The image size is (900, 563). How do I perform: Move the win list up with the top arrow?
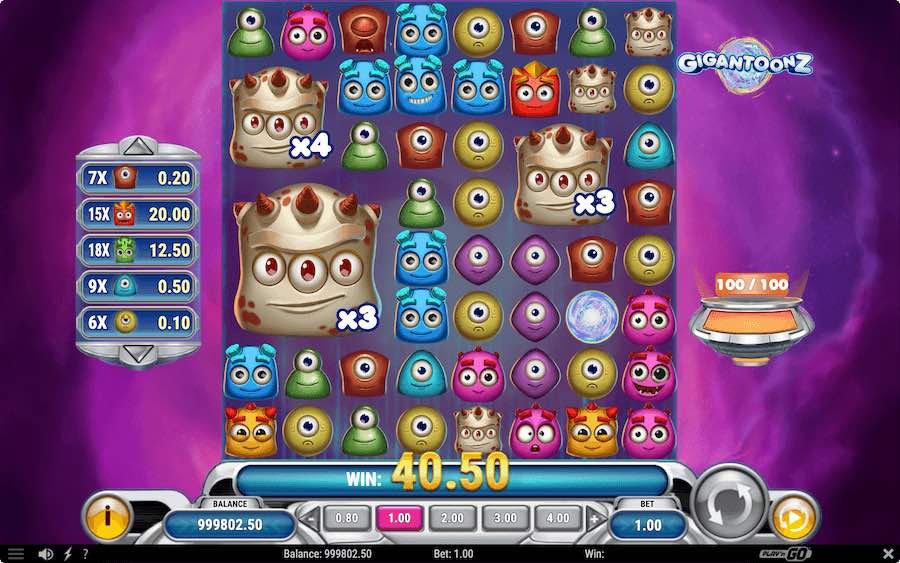tap(138, 148)
